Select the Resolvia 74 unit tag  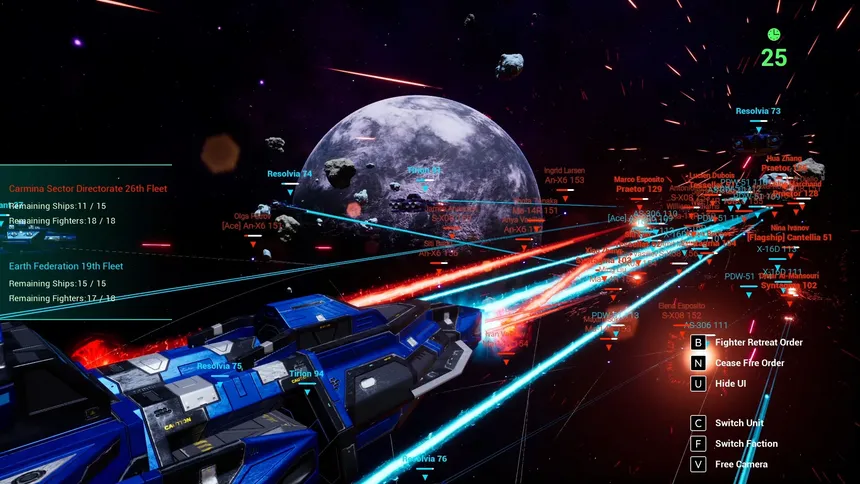(289, 174)
